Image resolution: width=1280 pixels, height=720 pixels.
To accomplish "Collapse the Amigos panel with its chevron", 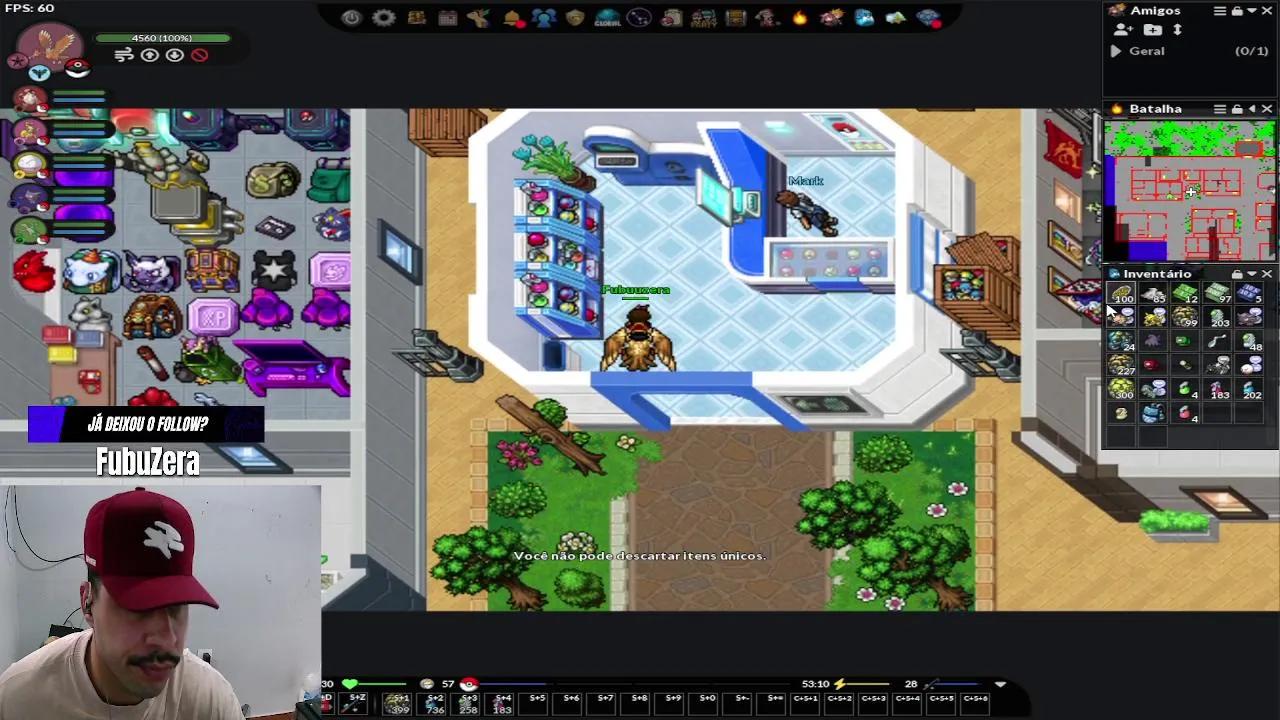I will [x=1250, y=11].
